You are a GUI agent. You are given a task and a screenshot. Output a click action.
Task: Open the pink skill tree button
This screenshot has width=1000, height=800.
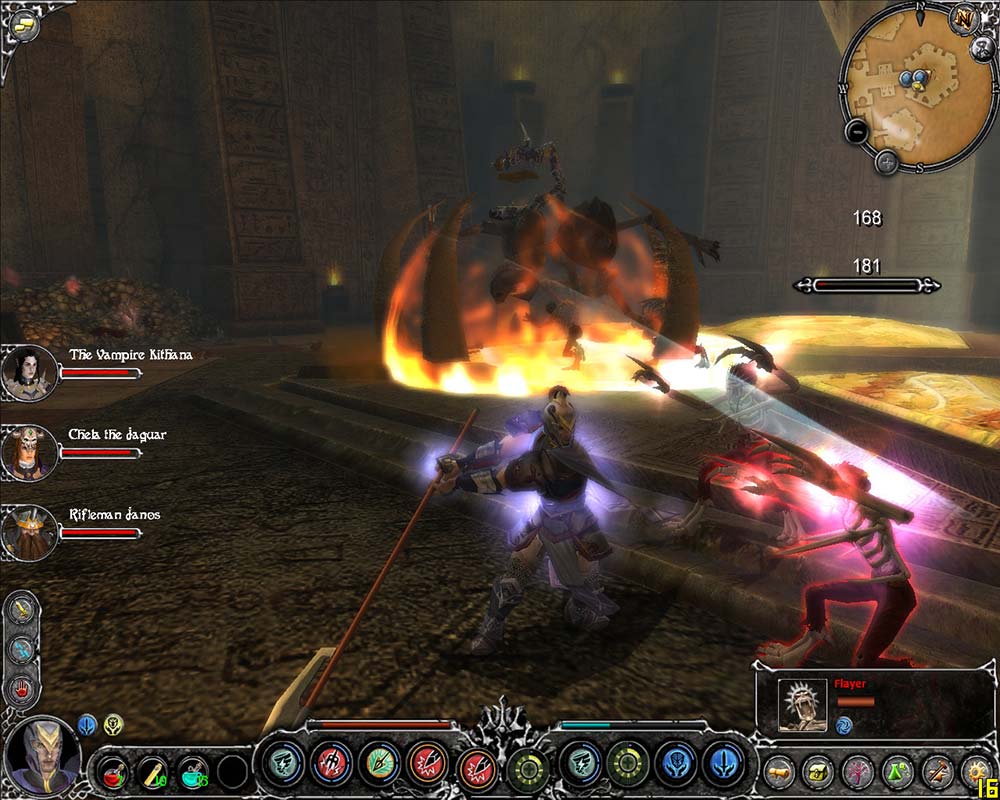tap(857, 771)
